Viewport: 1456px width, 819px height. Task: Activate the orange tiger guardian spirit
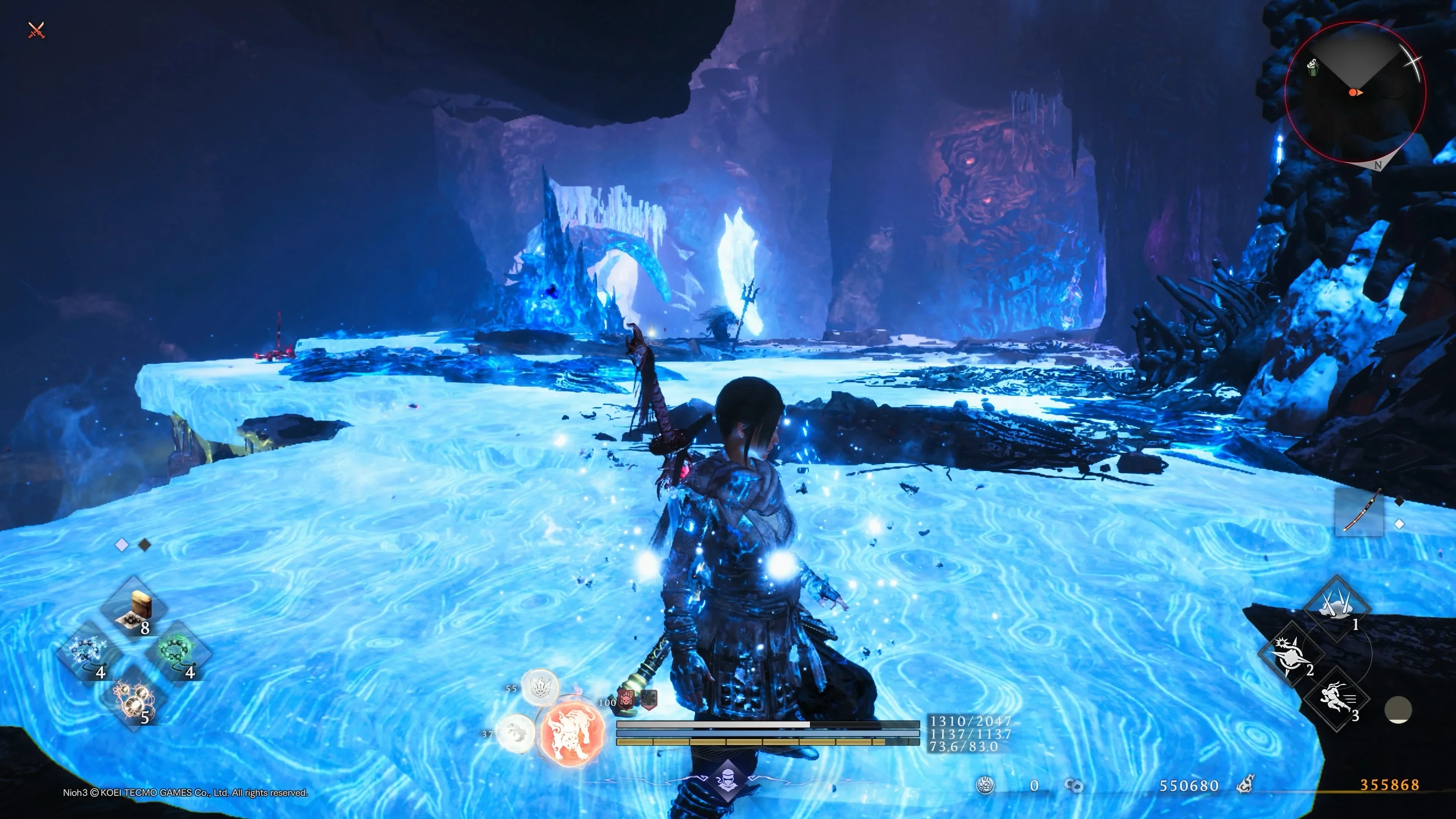point(571,733)
